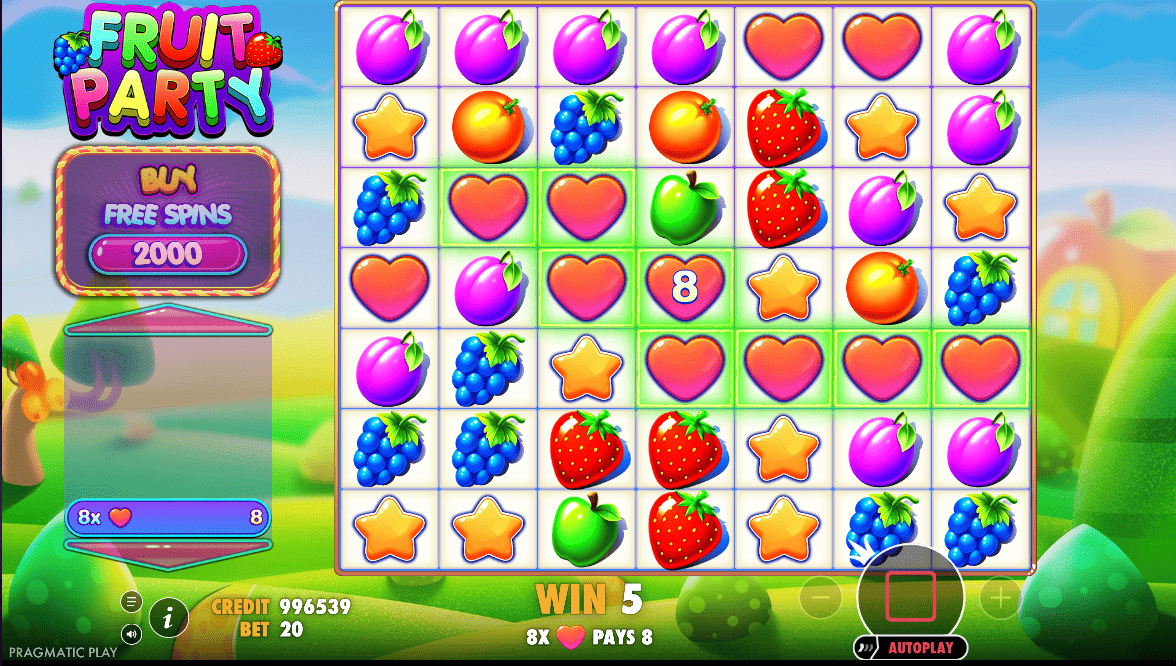The image size is (1176, 666).
Task: Increase the bet with the plus button
Action: tap(999, 599)
